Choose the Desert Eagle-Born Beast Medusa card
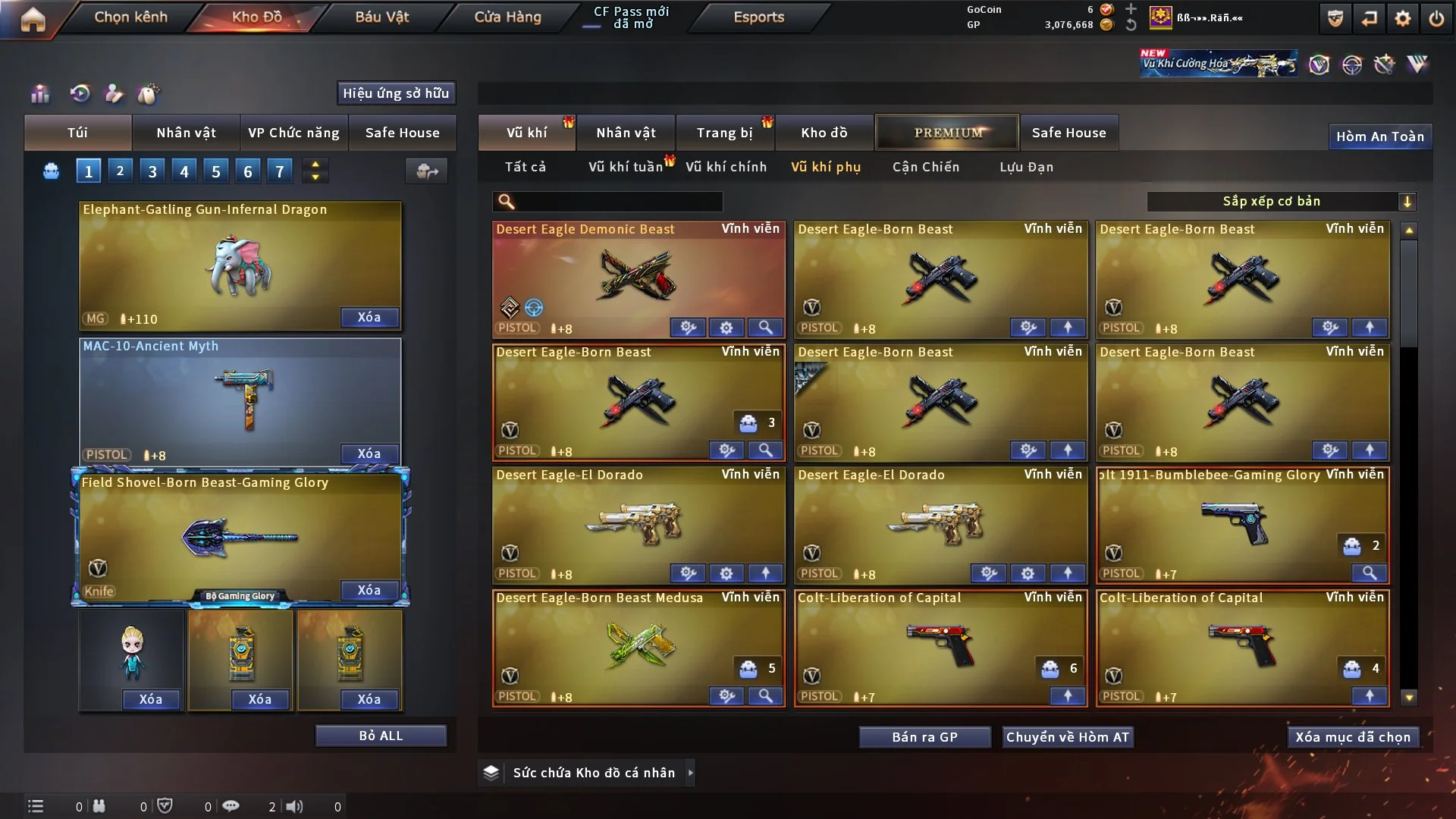Screen dimensions: 1456x819 tap(638, 646)
